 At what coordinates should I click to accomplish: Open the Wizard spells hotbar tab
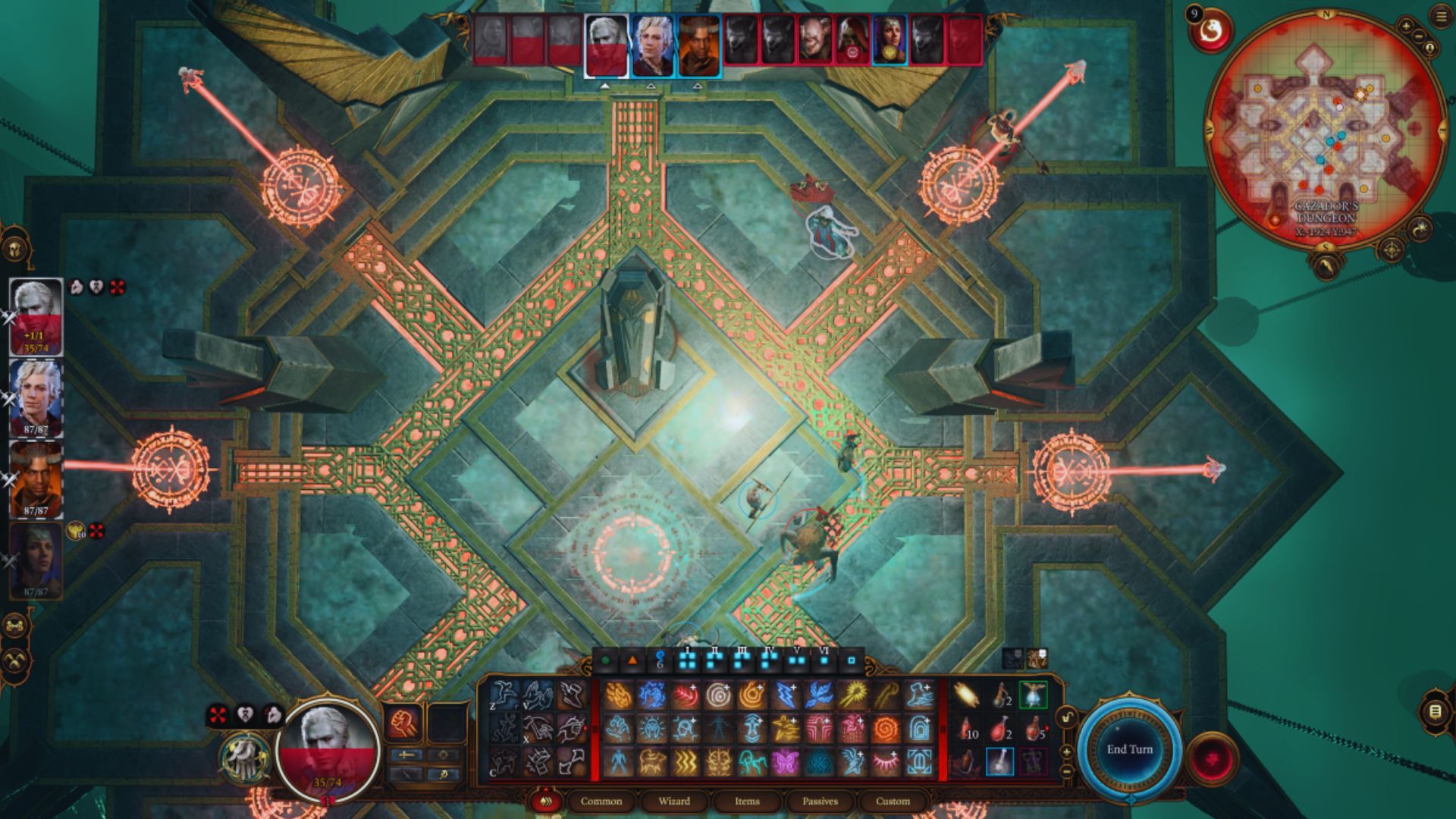click(673, 801)
